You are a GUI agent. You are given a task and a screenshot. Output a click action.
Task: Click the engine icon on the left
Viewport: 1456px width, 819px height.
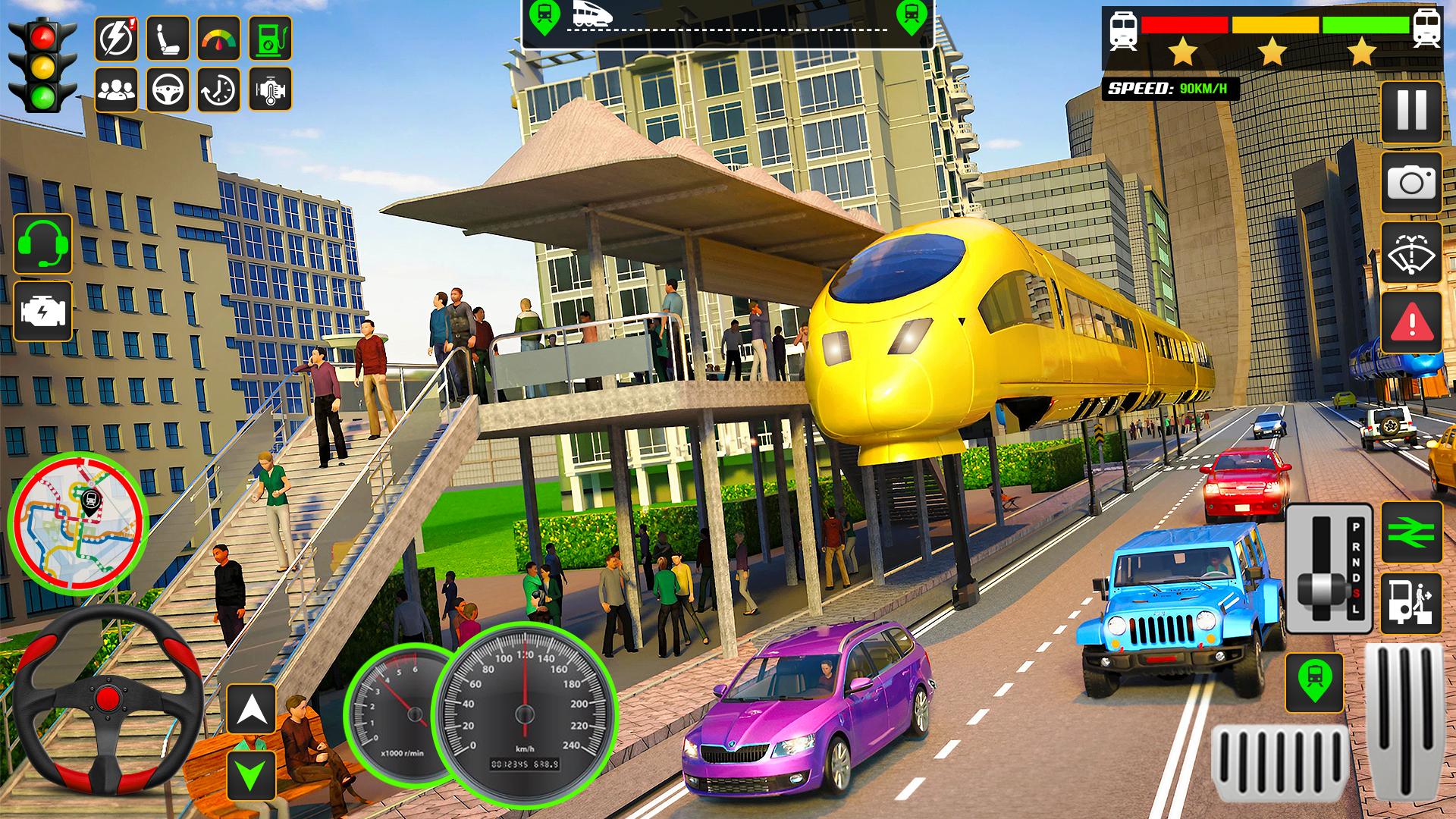click(x=42, y=312)
